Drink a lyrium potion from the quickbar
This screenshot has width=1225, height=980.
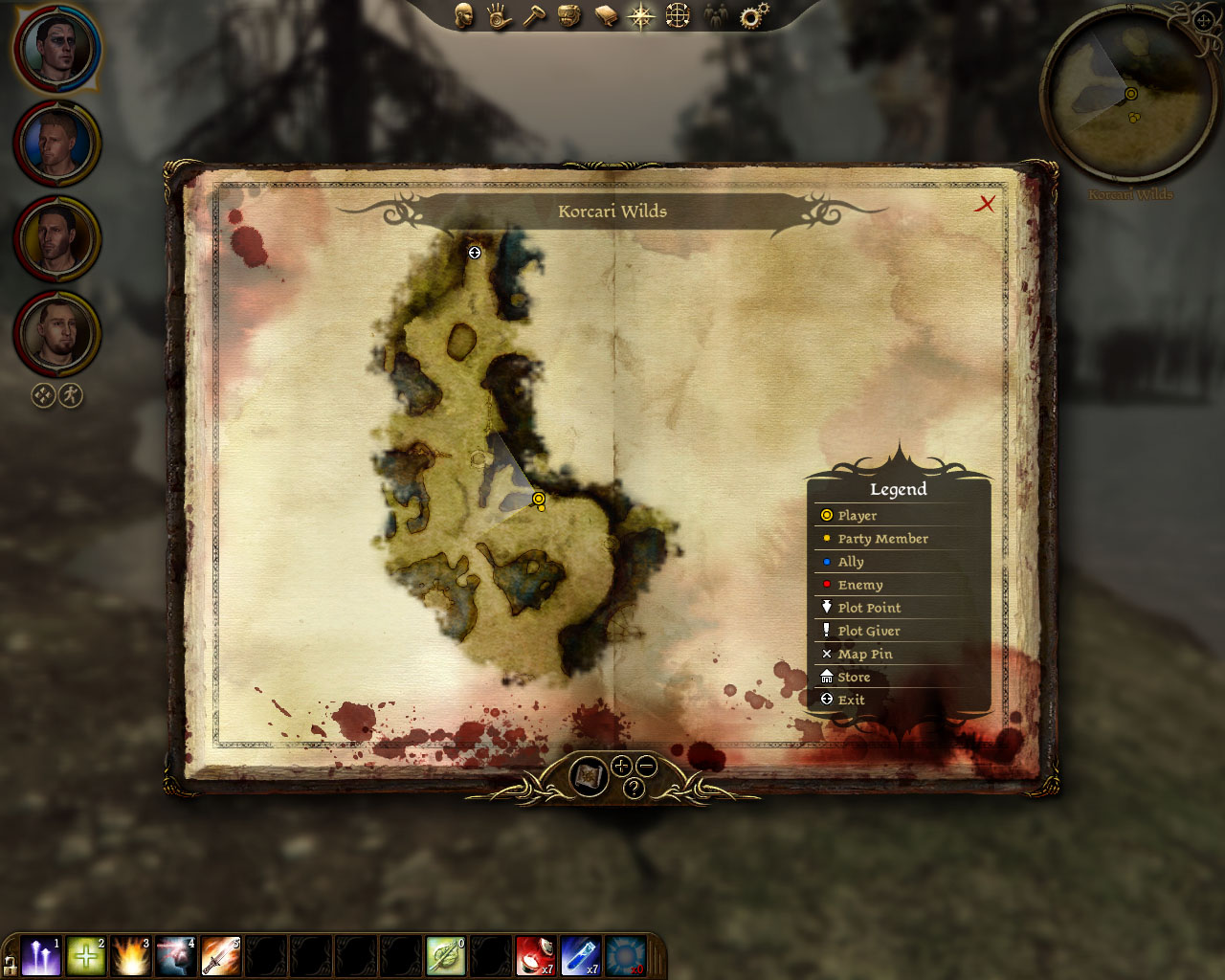point(581,954)
